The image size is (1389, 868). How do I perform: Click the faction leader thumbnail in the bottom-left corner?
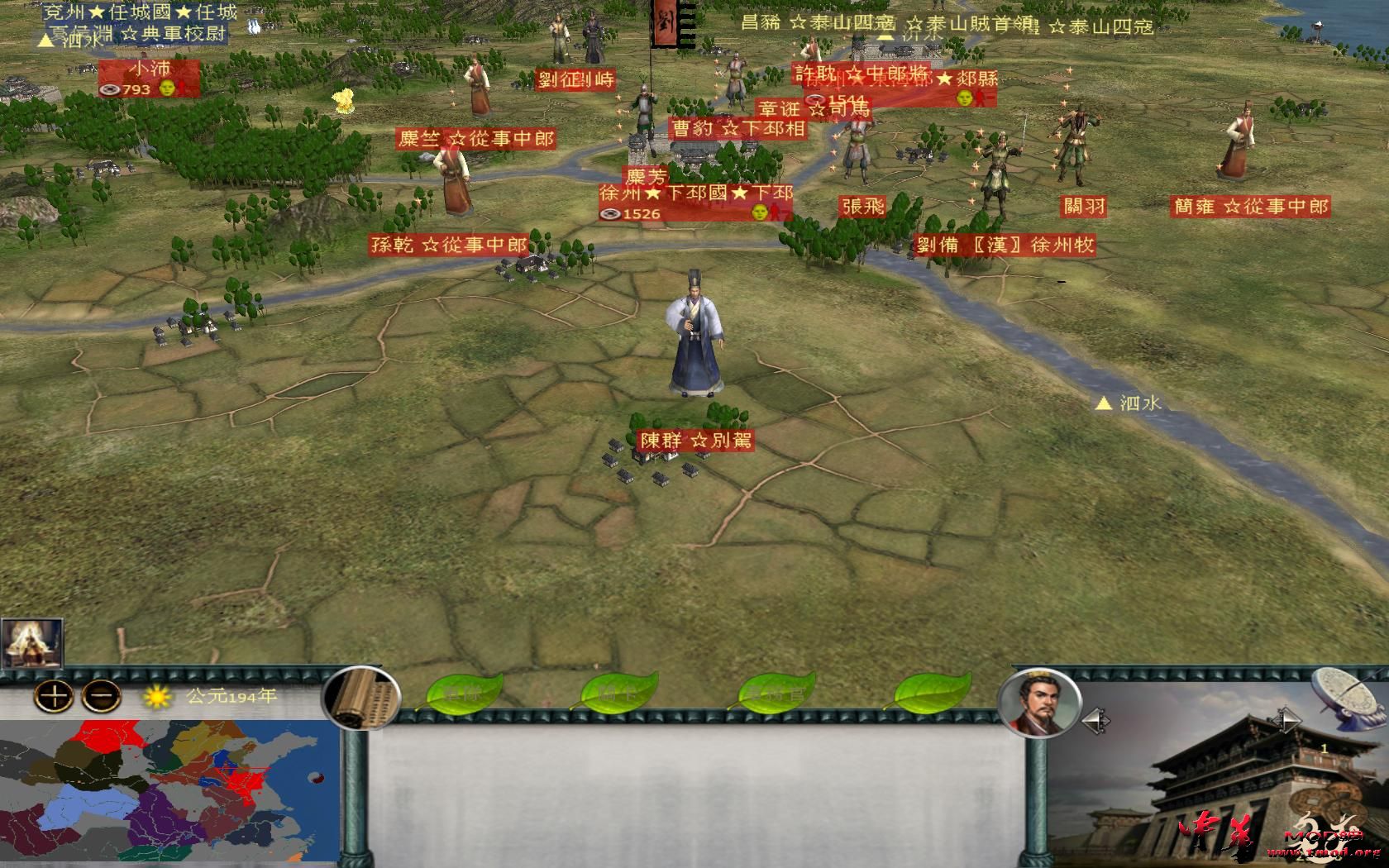coord(33,641)
